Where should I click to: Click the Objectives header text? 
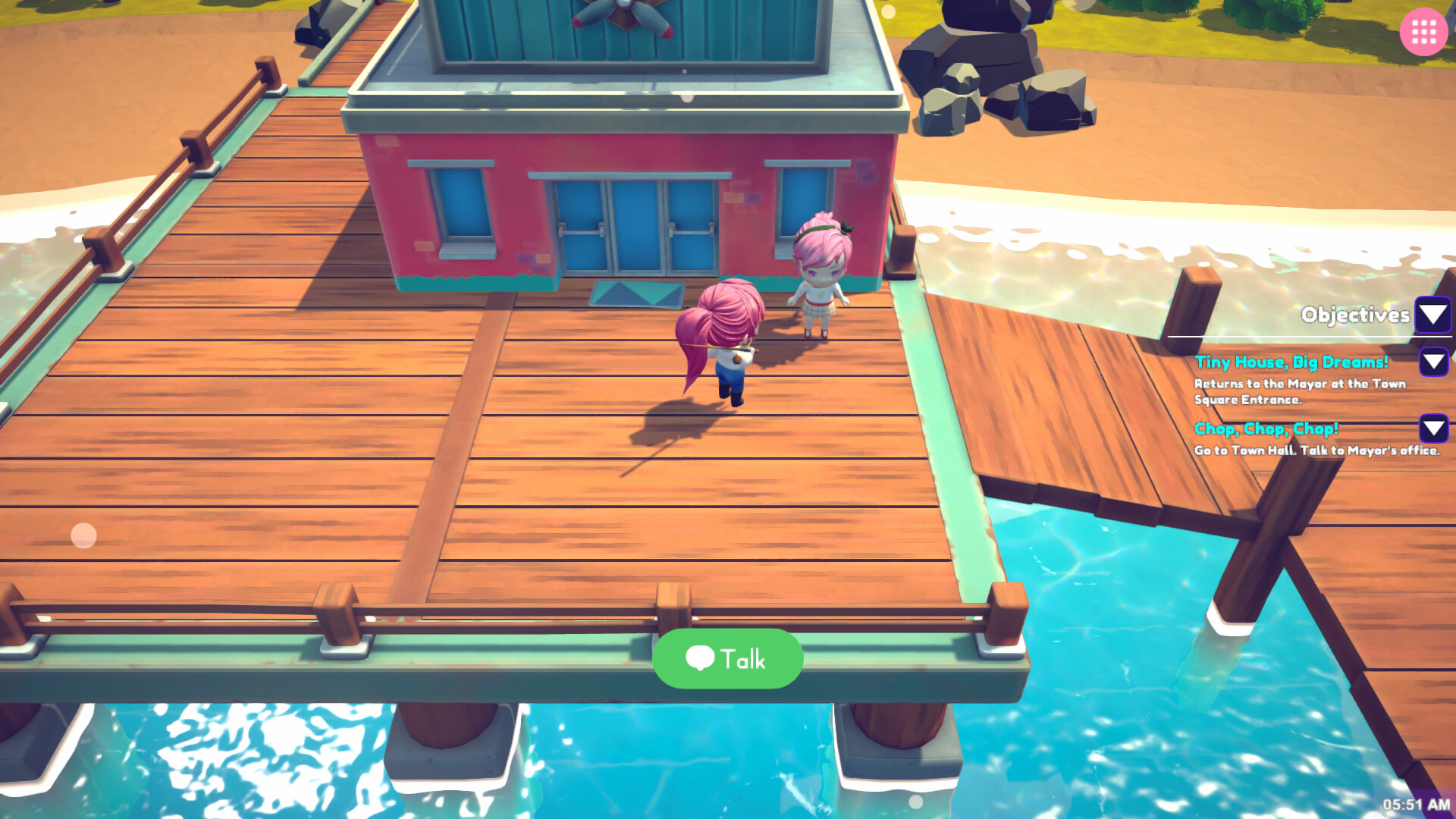click(x=1355, y=315)
